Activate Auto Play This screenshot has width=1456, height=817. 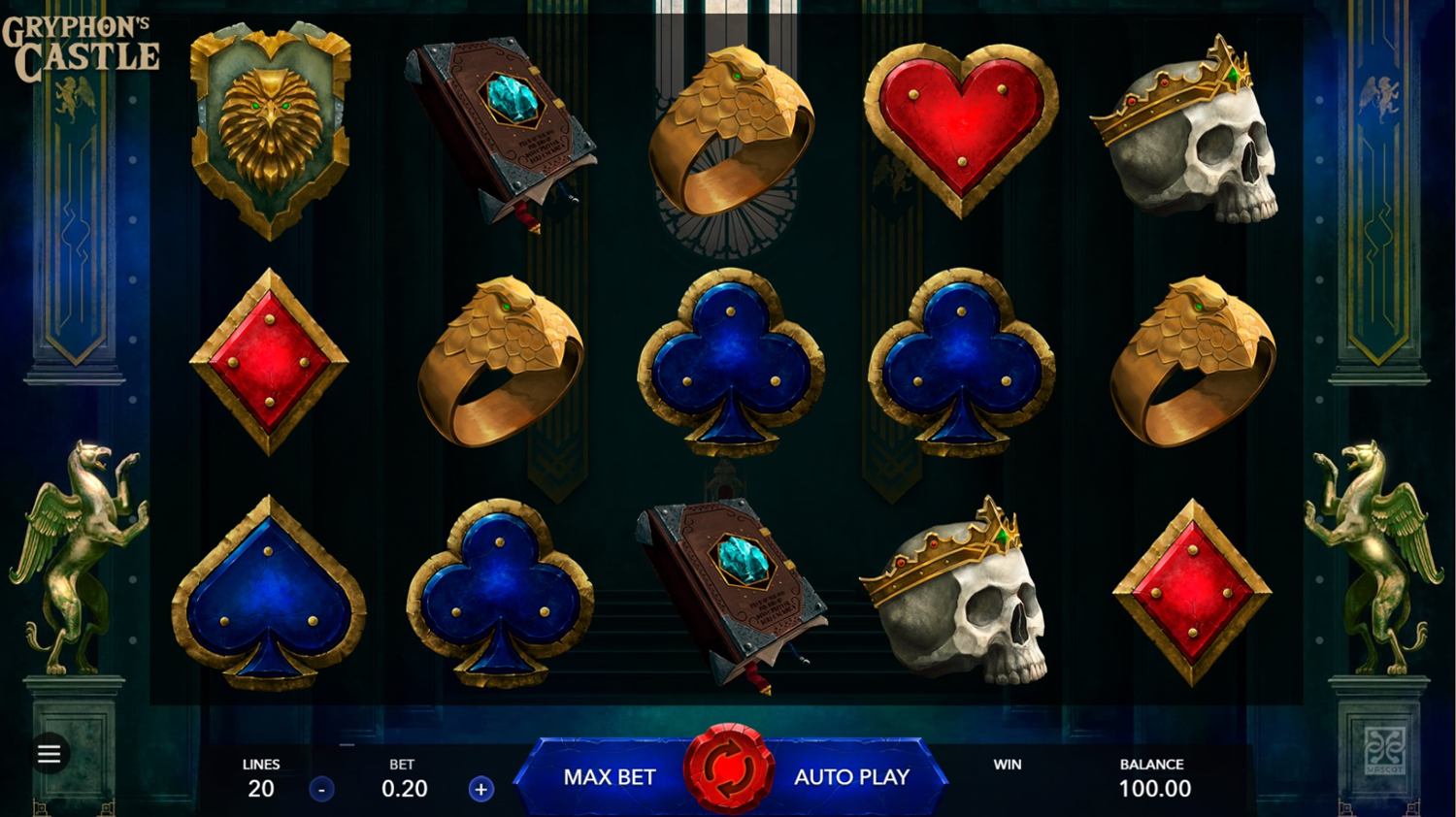pos(851,776)
